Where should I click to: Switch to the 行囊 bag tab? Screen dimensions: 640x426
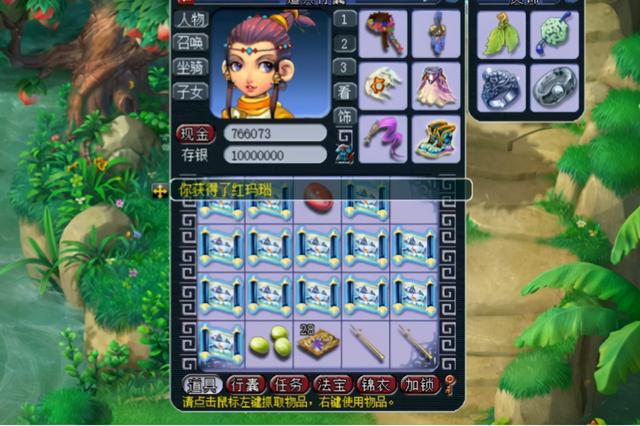pos(245,385)
